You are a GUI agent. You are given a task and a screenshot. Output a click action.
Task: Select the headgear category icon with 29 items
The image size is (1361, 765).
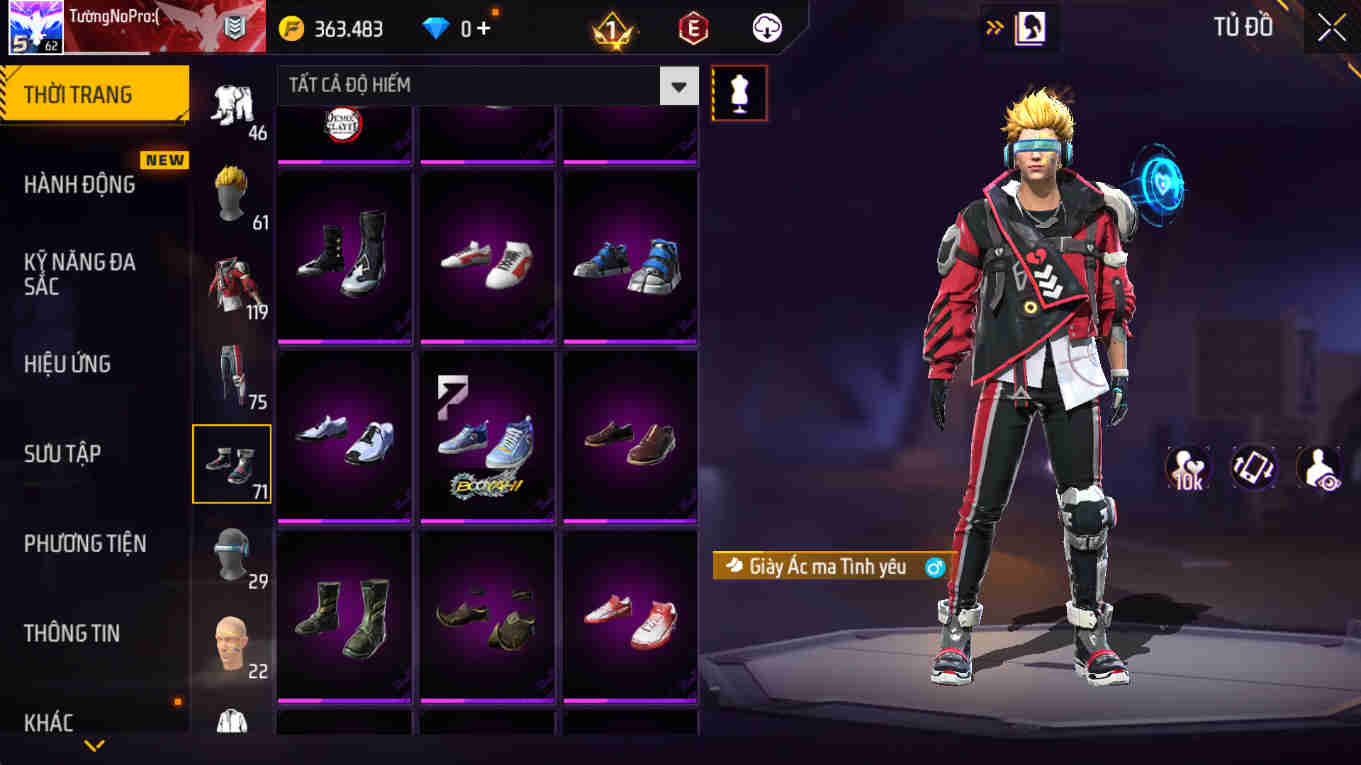(230, 552)
